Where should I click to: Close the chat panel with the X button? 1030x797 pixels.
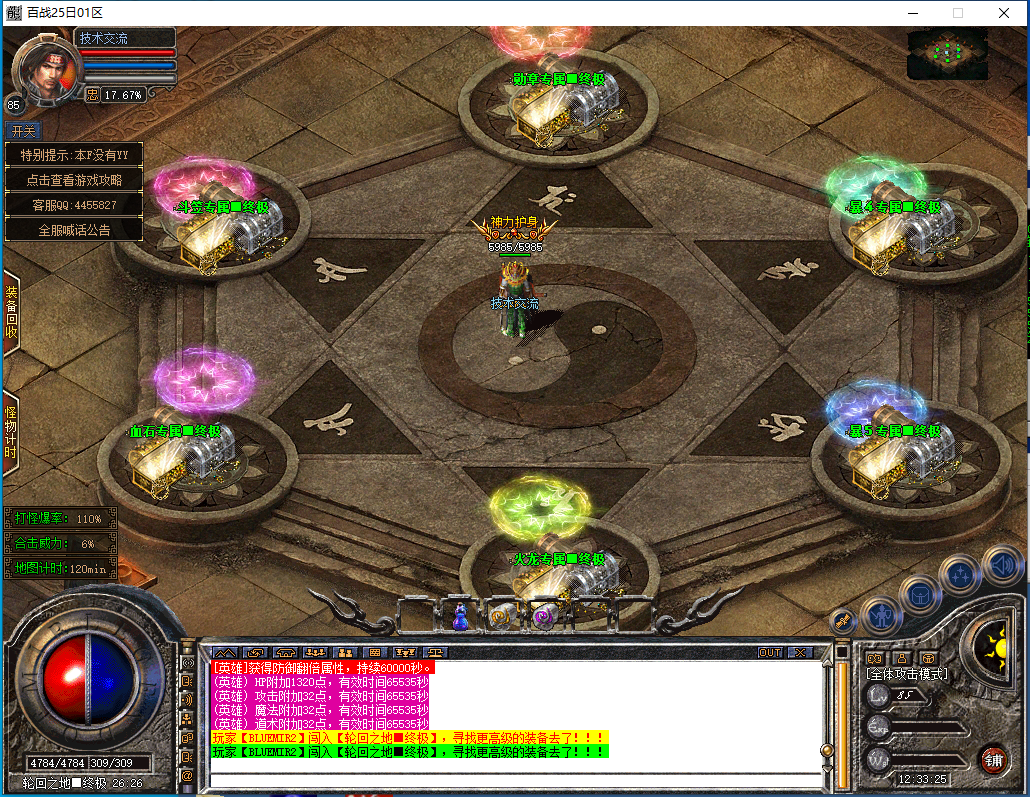[799, 652]
